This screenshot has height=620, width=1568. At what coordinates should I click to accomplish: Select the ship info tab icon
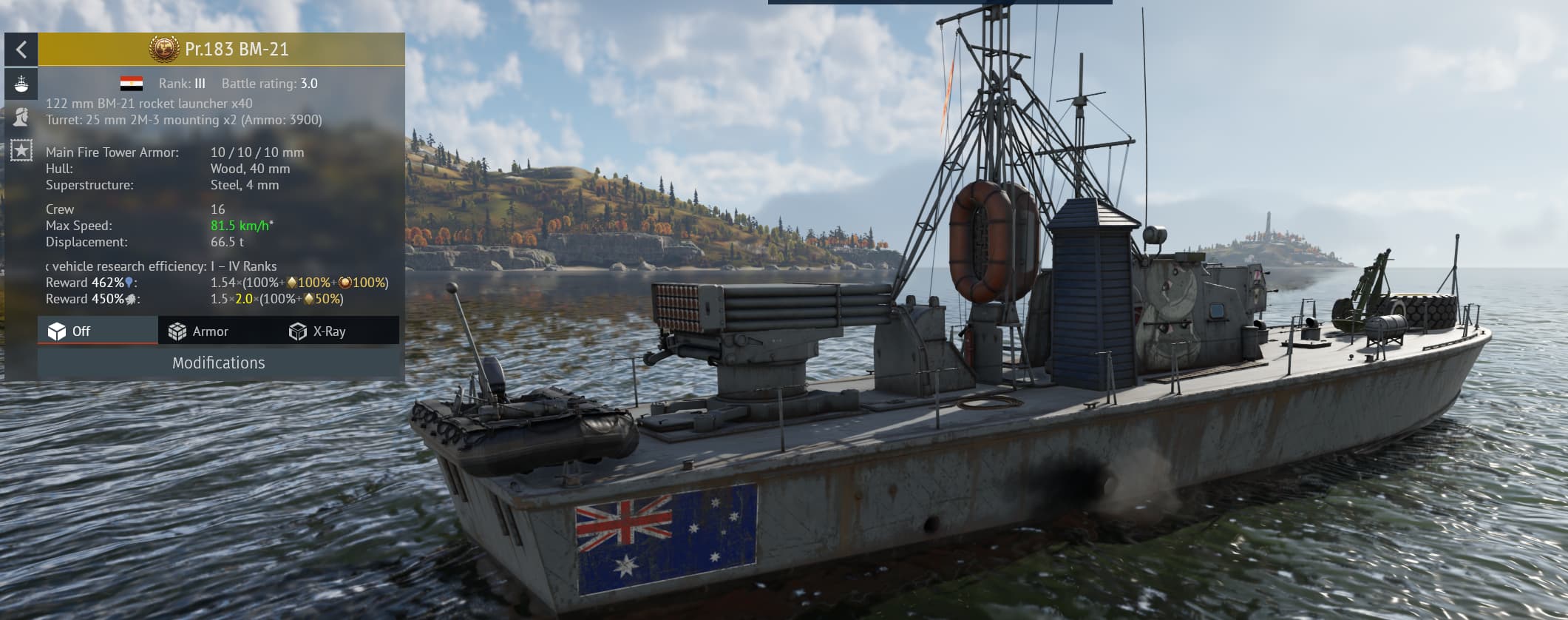pos(21,83)
